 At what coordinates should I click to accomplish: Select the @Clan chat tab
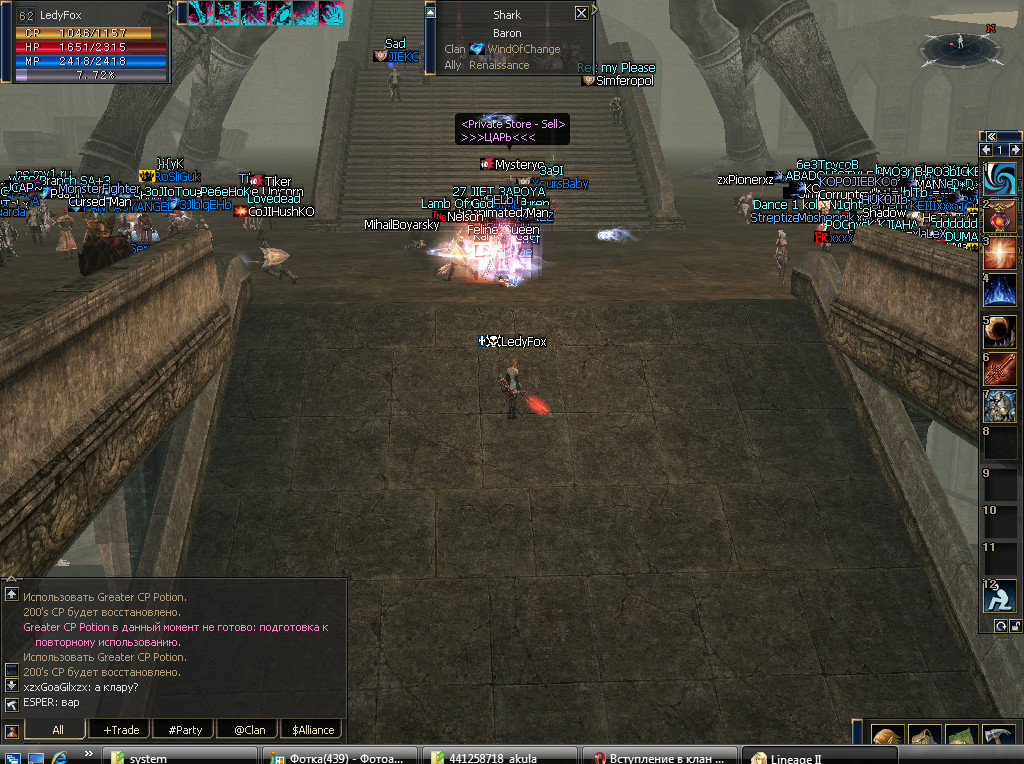[248, 730]
